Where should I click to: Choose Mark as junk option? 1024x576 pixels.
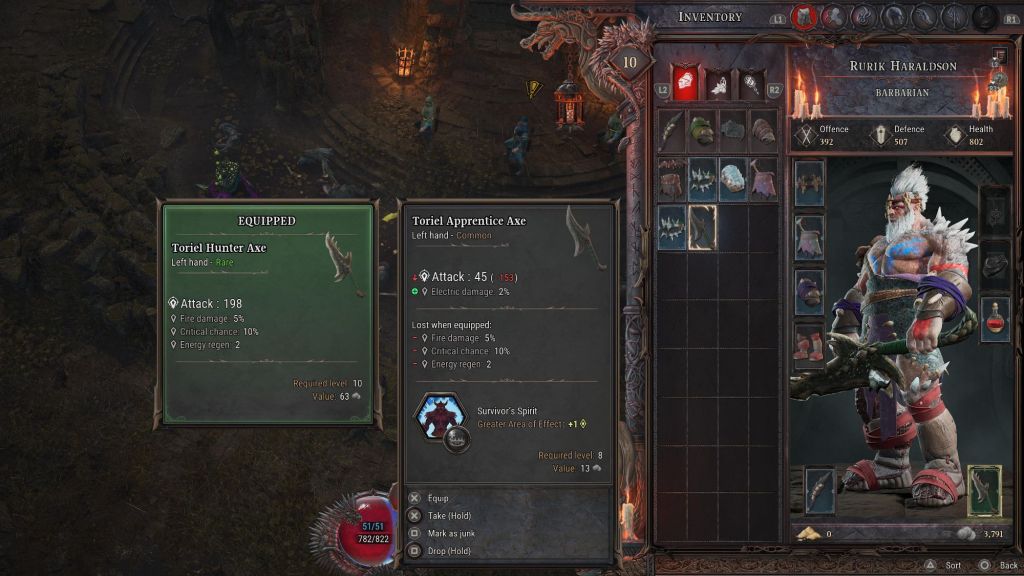(450, 533)
